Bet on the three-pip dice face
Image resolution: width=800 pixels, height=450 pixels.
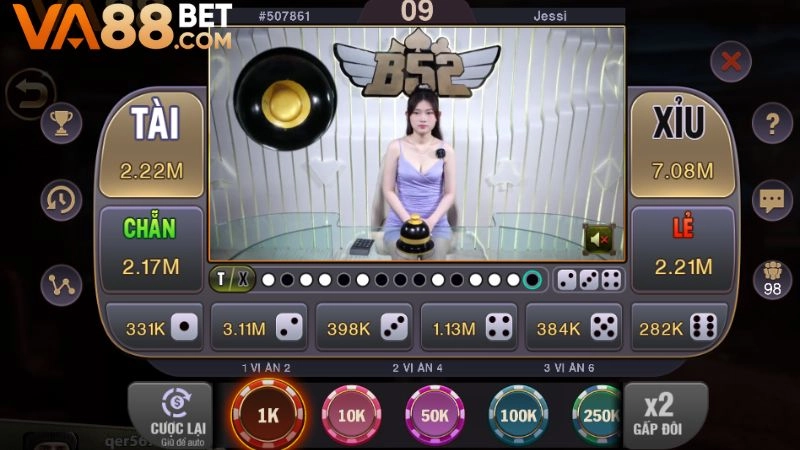[364, 327]
